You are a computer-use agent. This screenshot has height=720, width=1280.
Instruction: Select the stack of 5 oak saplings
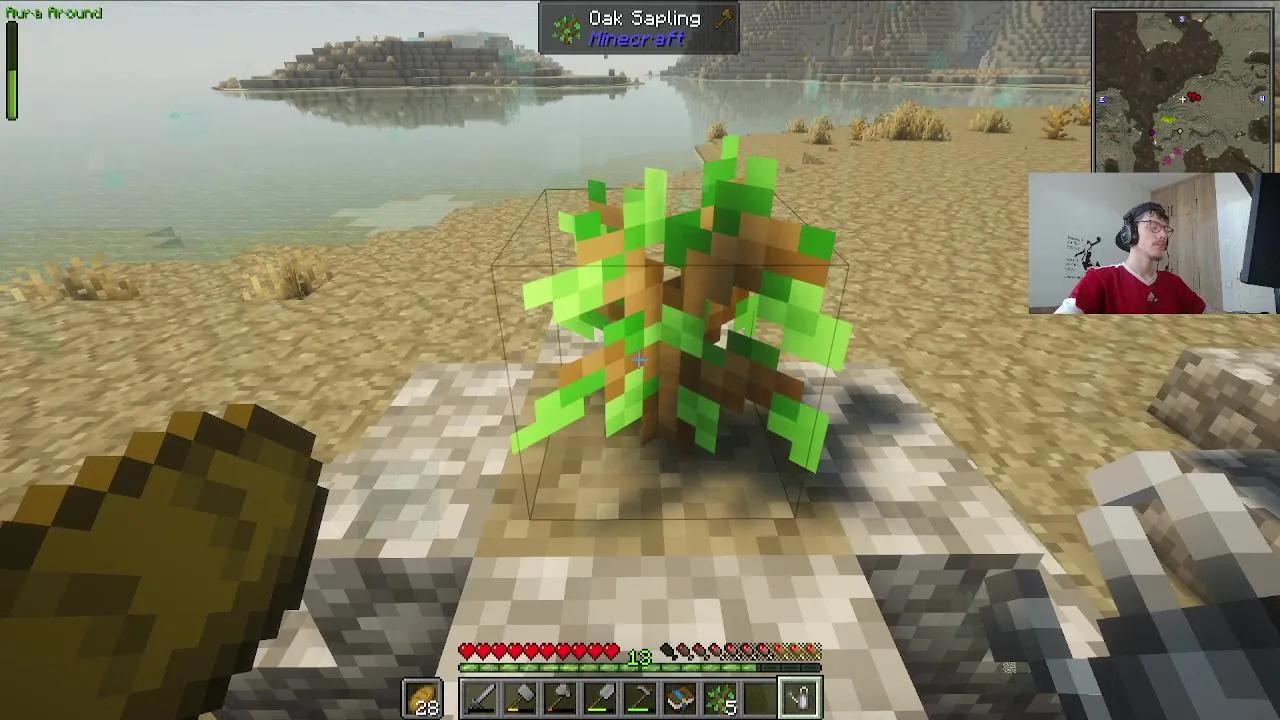click(719, 697)
